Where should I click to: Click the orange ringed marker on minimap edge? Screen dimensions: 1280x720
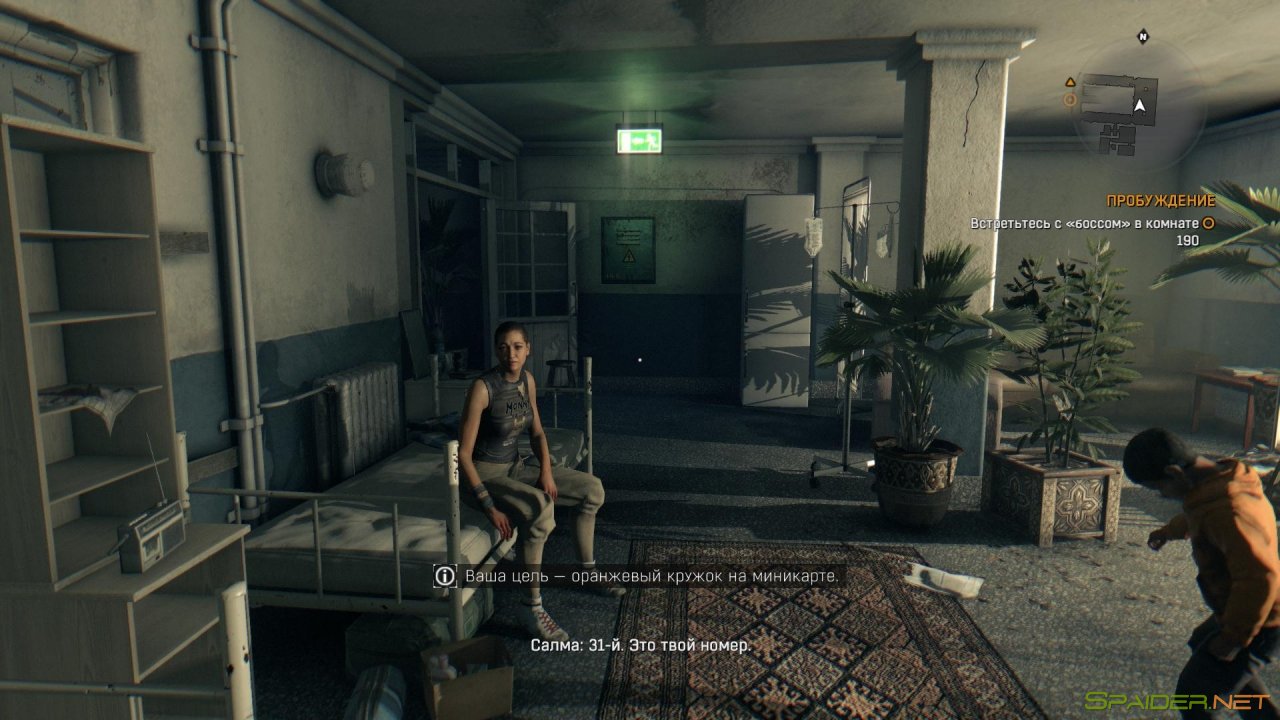[1070, 98]
